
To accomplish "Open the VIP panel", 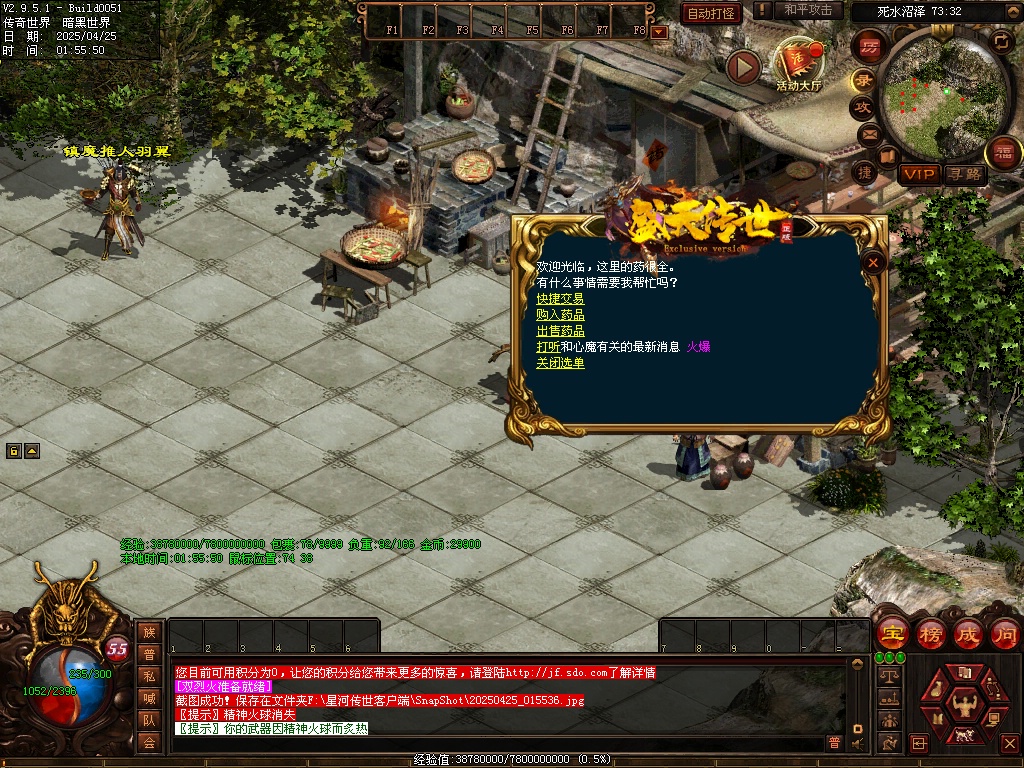I will point(918,174).
